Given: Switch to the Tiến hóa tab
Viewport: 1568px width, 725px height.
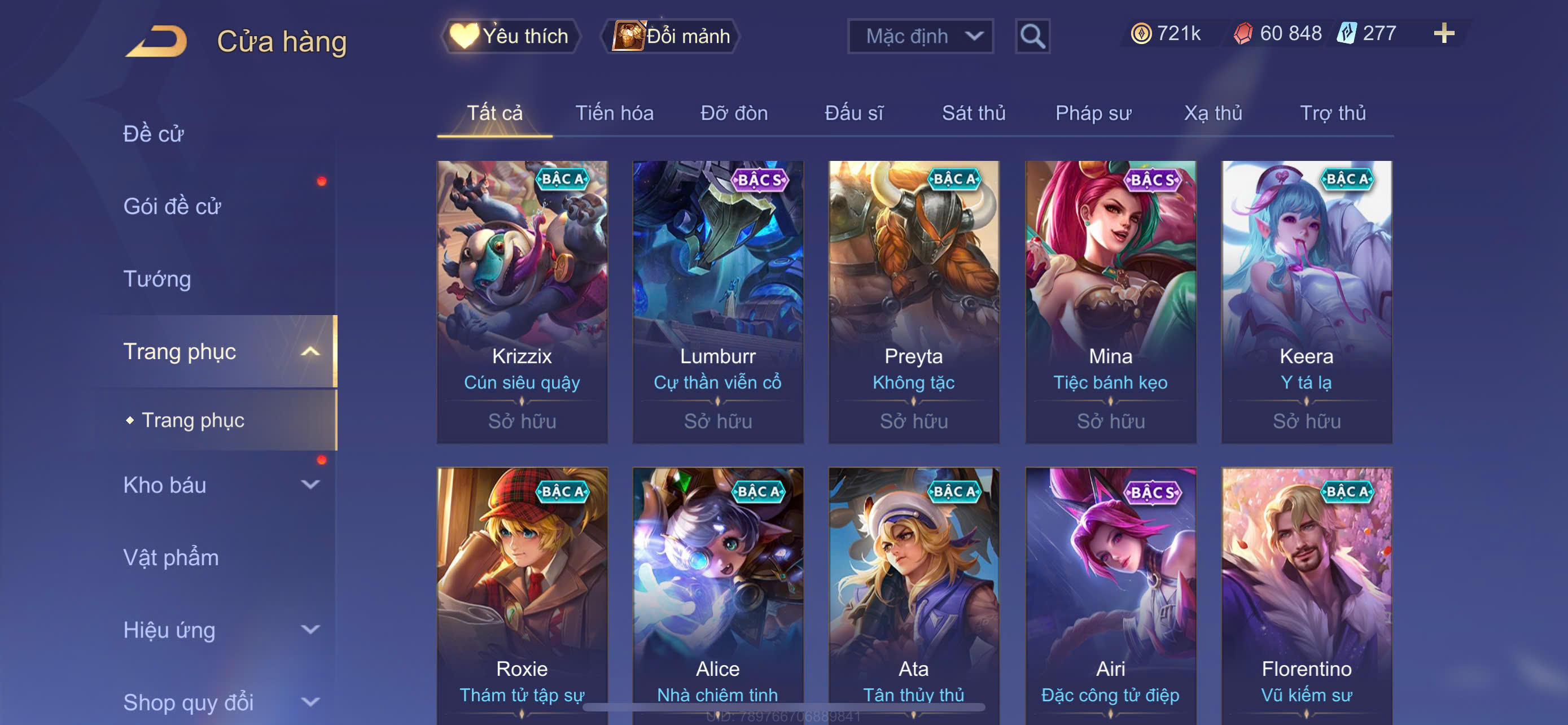Looking at the screenshot, I should point(614,113).
